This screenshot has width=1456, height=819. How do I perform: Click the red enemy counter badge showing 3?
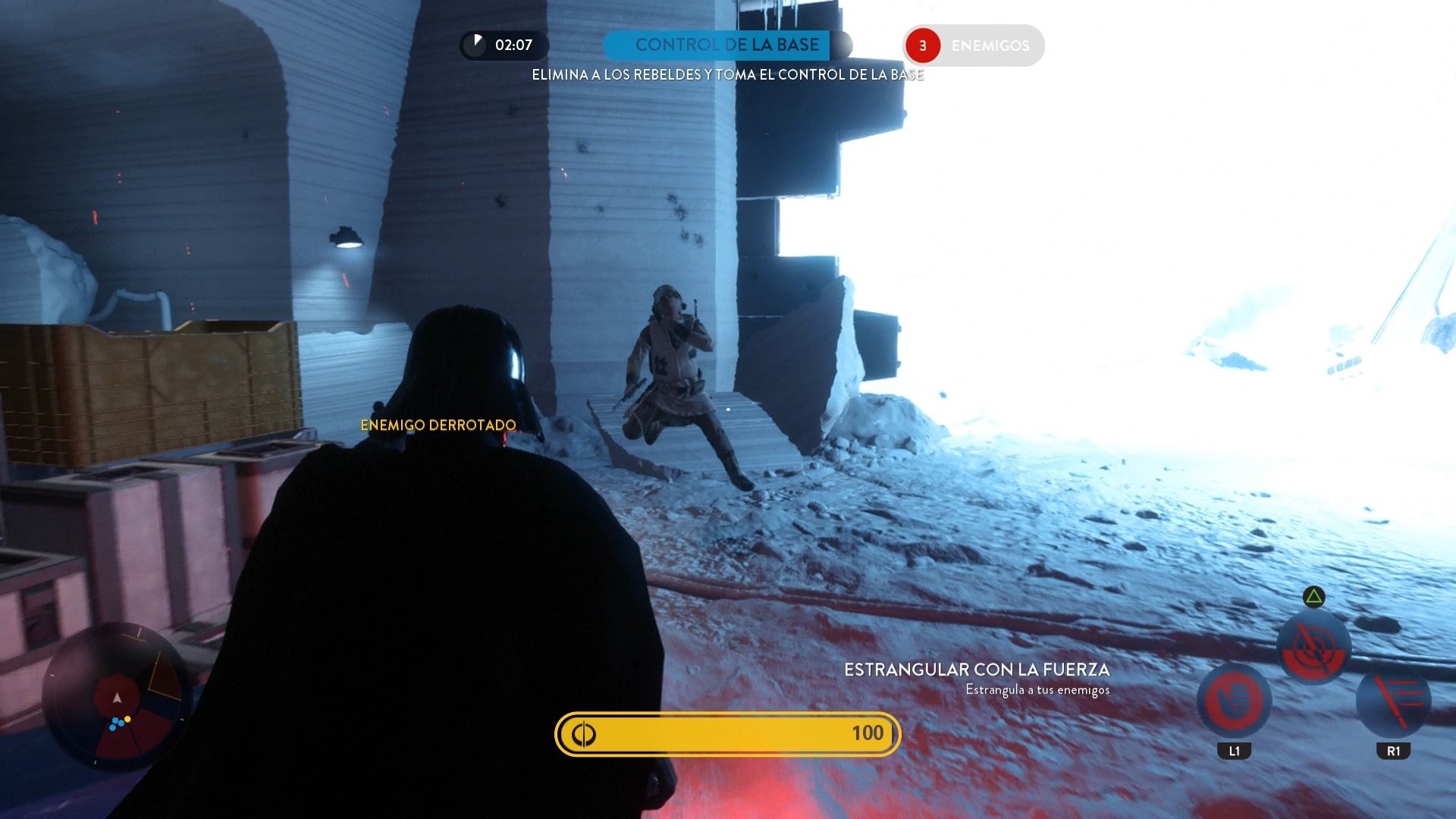(922, 45)
